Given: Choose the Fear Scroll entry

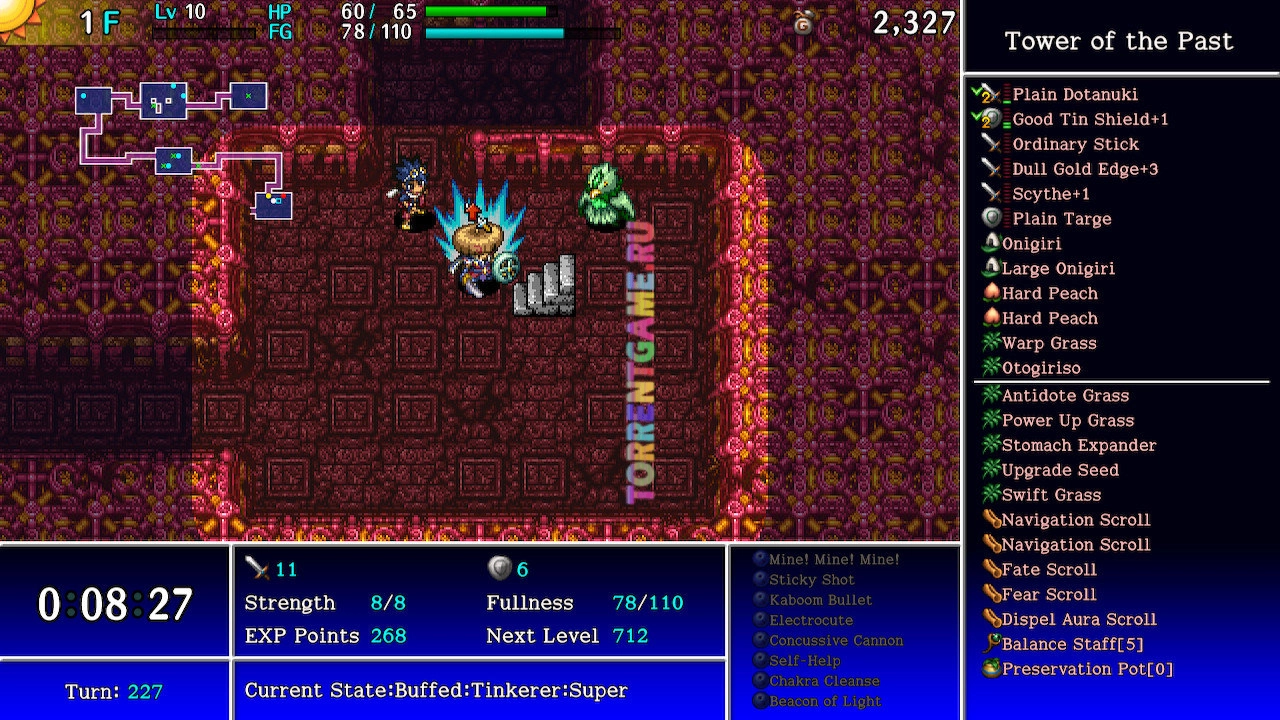Looking at the screenshot, I should click(x=1049, y=595).
